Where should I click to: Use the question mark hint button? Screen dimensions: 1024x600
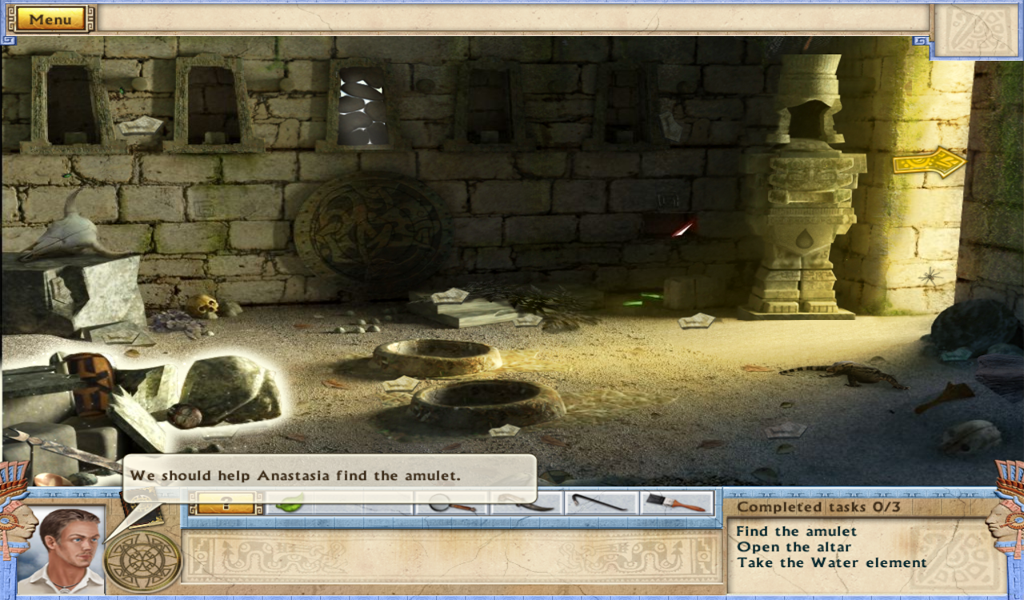coord(226,504)
